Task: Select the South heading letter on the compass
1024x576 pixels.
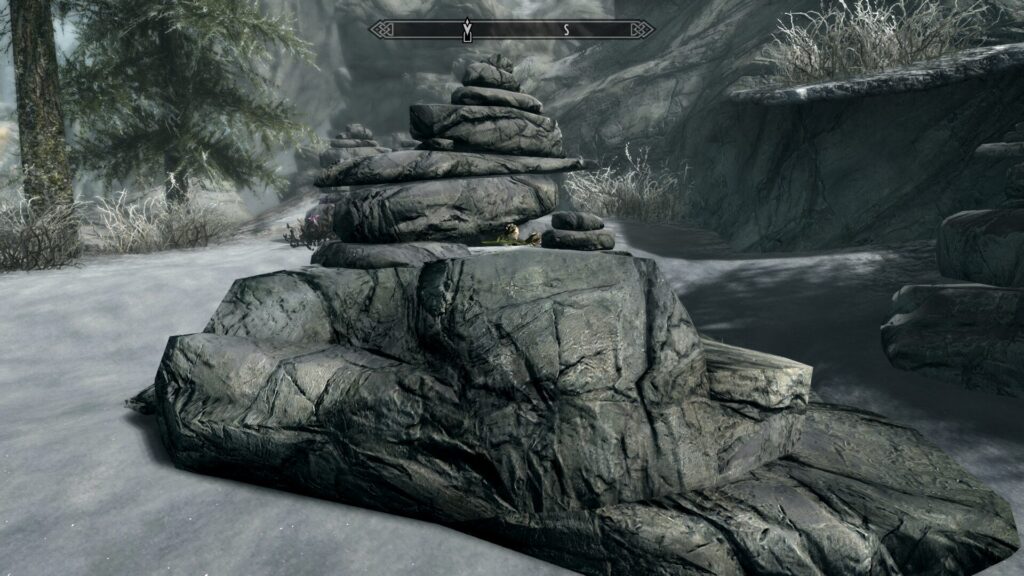Action: click(566, 30)
